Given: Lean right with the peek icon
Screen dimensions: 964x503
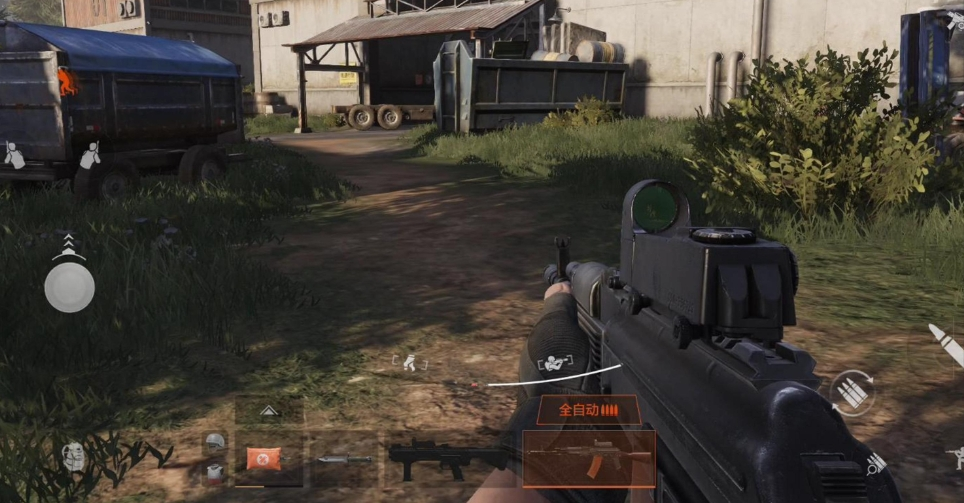Looking at the screenshot, I should pyautogui.click(x=90, y=155).
